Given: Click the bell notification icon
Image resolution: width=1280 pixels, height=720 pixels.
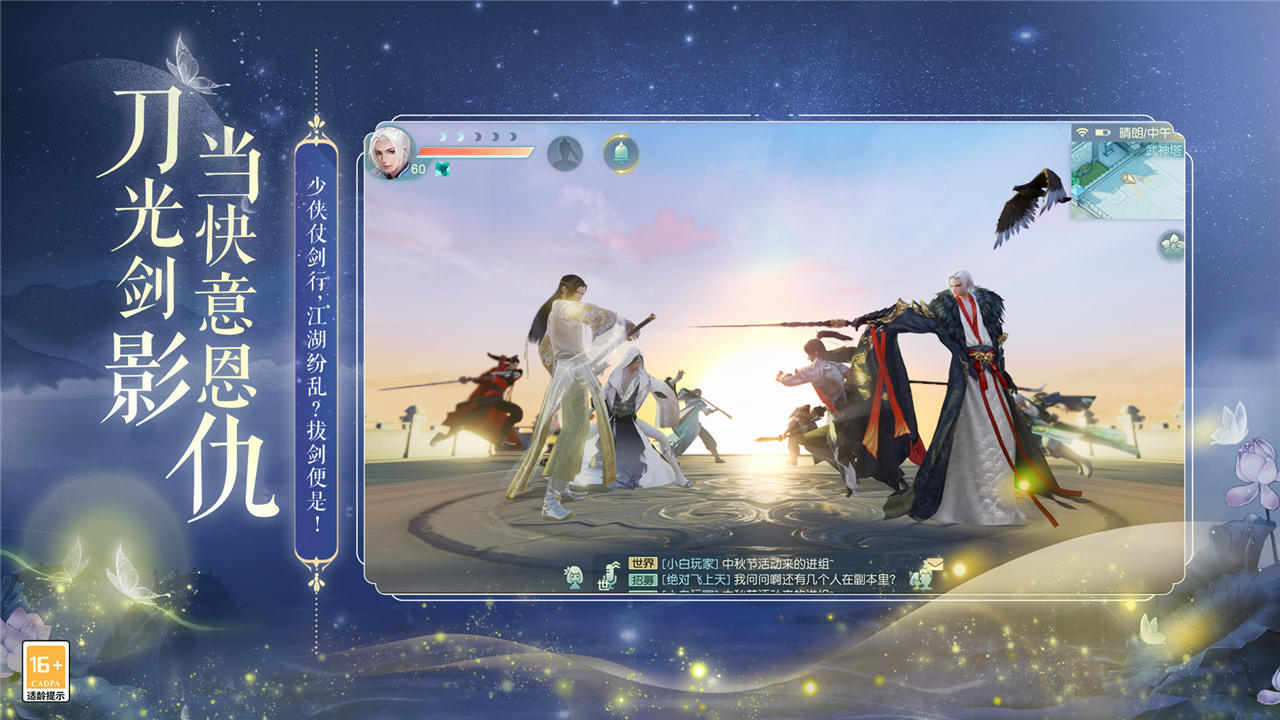Looking at the screenshot, I should 622,151.
